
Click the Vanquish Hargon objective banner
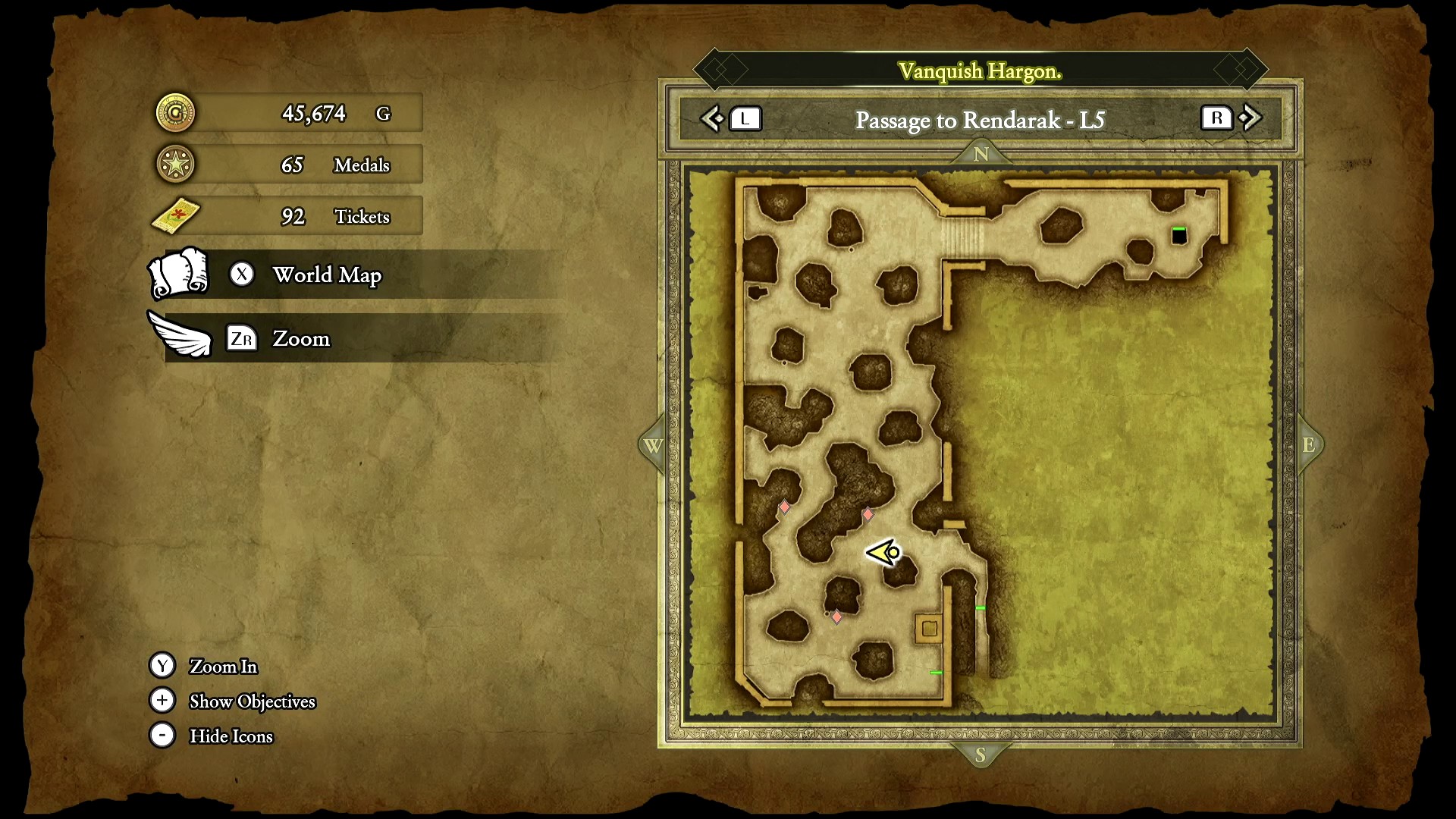pos(980,71)
